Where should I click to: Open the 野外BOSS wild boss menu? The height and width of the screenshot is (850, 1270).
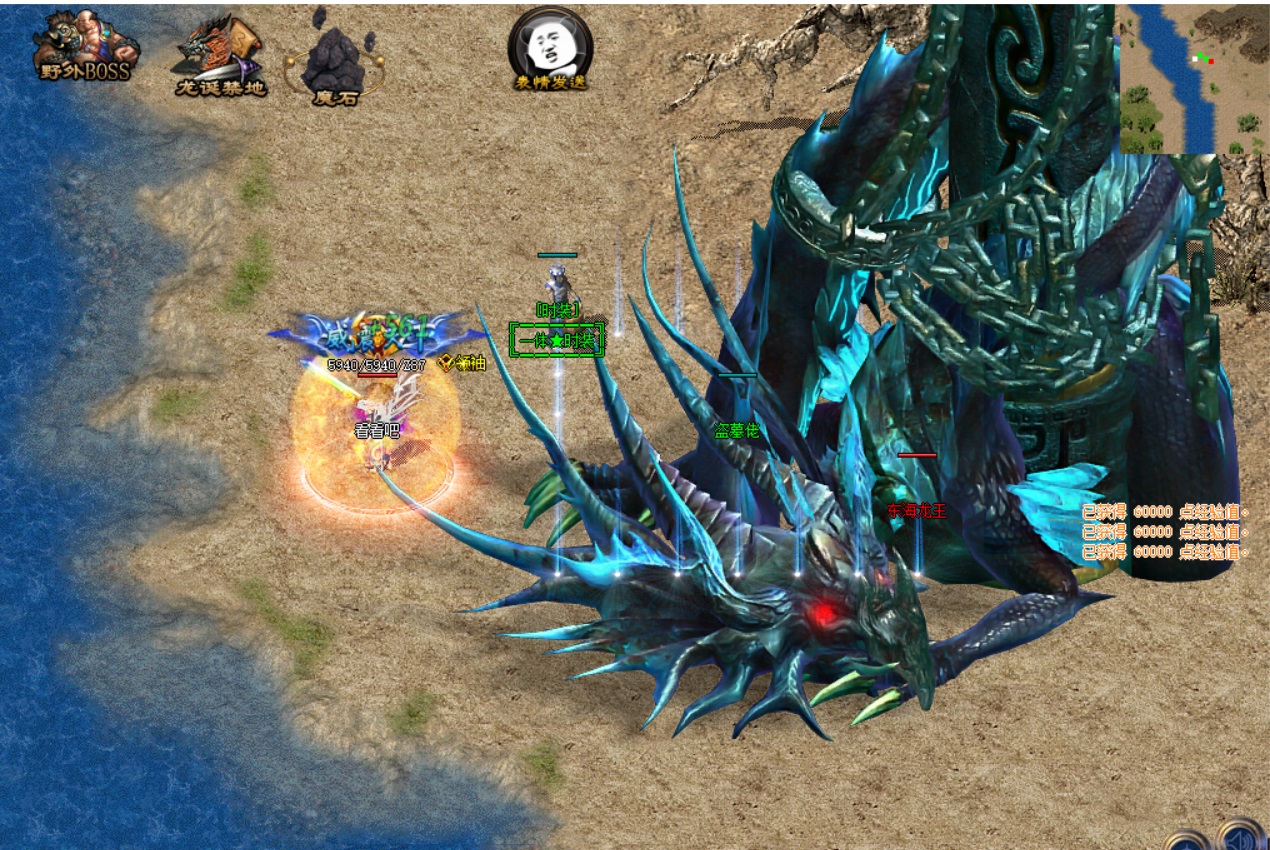click(86, 46)
